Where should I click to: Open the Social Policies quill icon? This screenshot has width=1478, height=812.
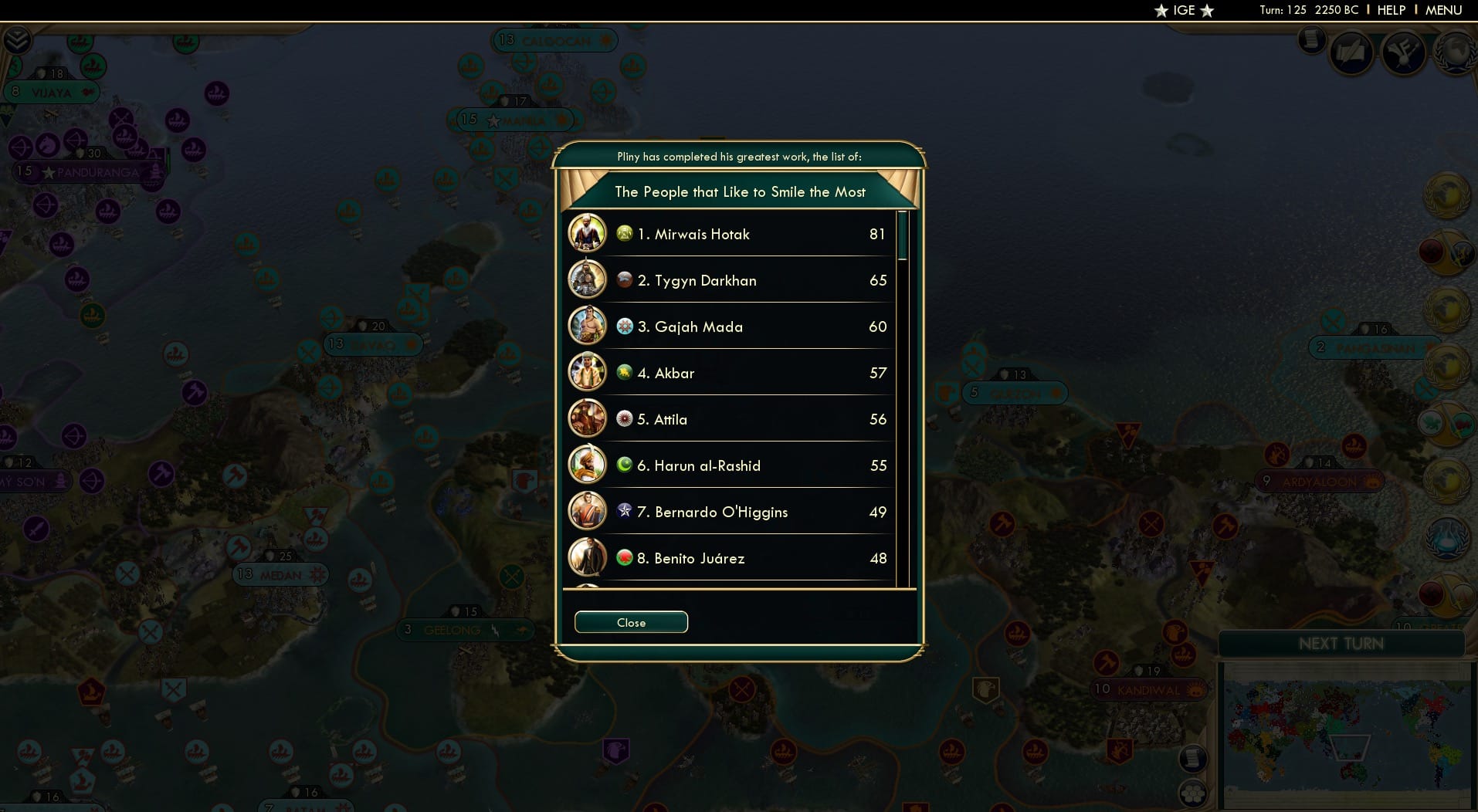click(x=1353, y=52)
